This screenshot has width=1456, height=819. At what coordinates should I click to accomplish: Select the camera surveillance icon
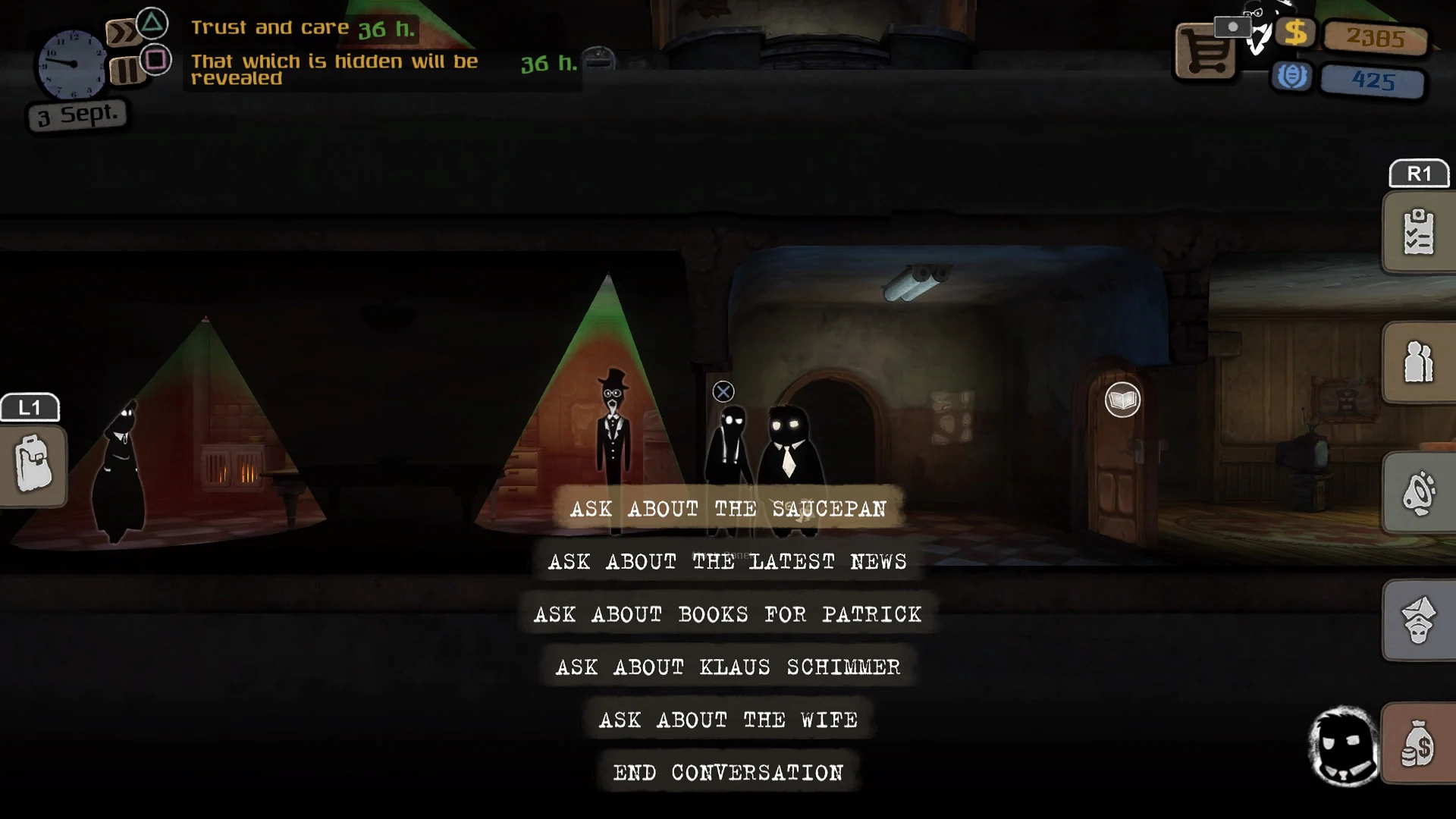[1234, 25]
